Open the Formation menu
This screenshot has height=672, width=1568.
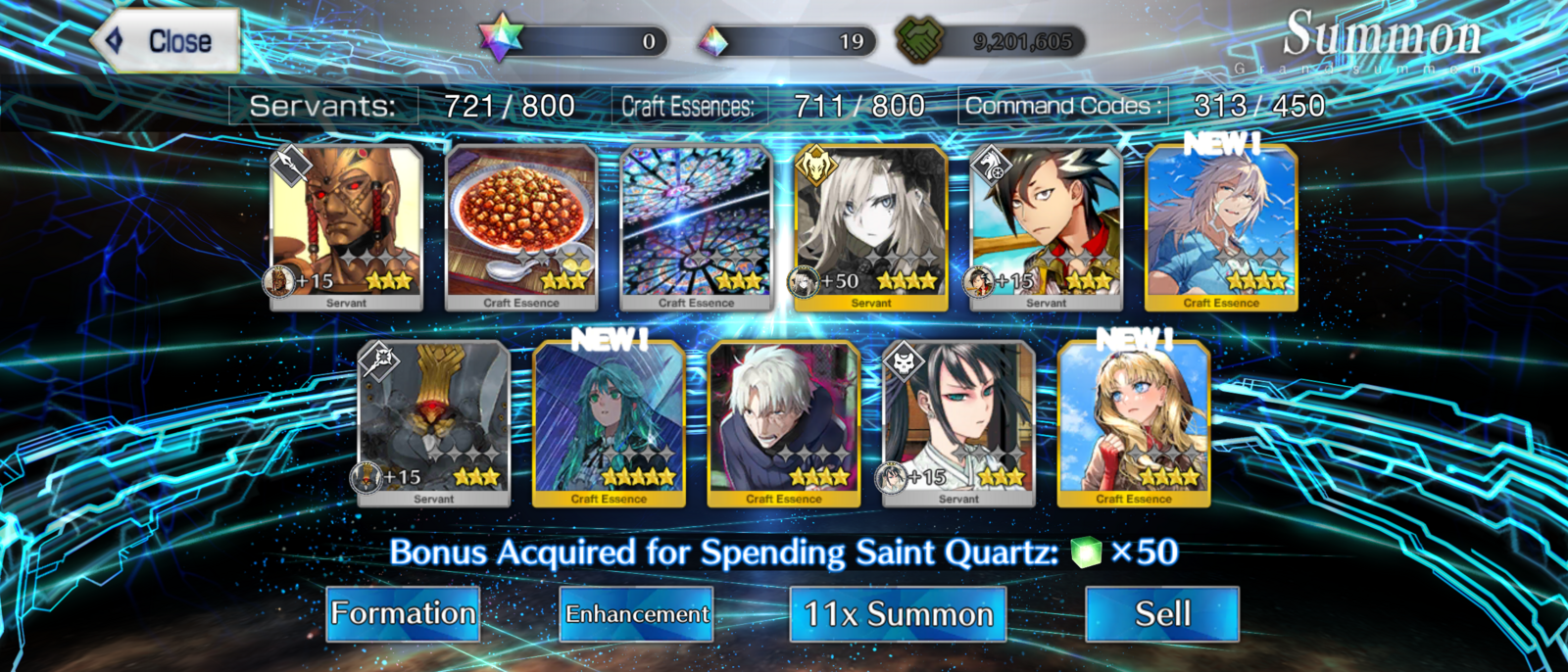coord(403,614)
